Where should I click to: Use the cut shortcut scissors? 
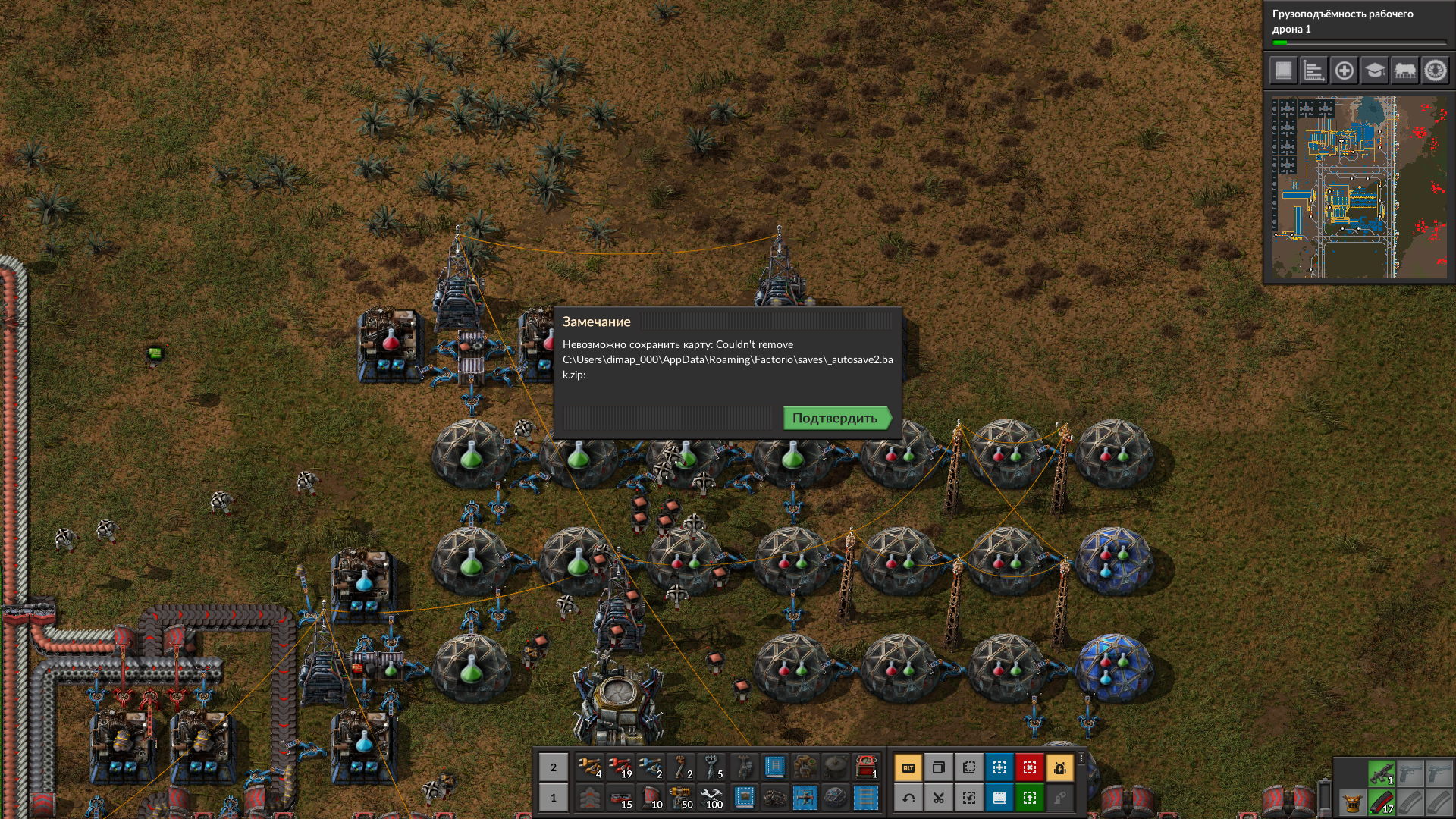(x=939, y=799)
